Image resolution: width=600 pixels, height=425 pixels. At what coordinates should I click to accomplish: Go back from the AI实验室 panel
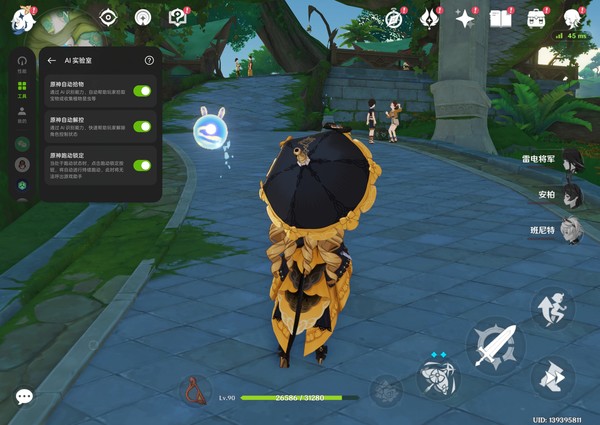click(52, 61)
